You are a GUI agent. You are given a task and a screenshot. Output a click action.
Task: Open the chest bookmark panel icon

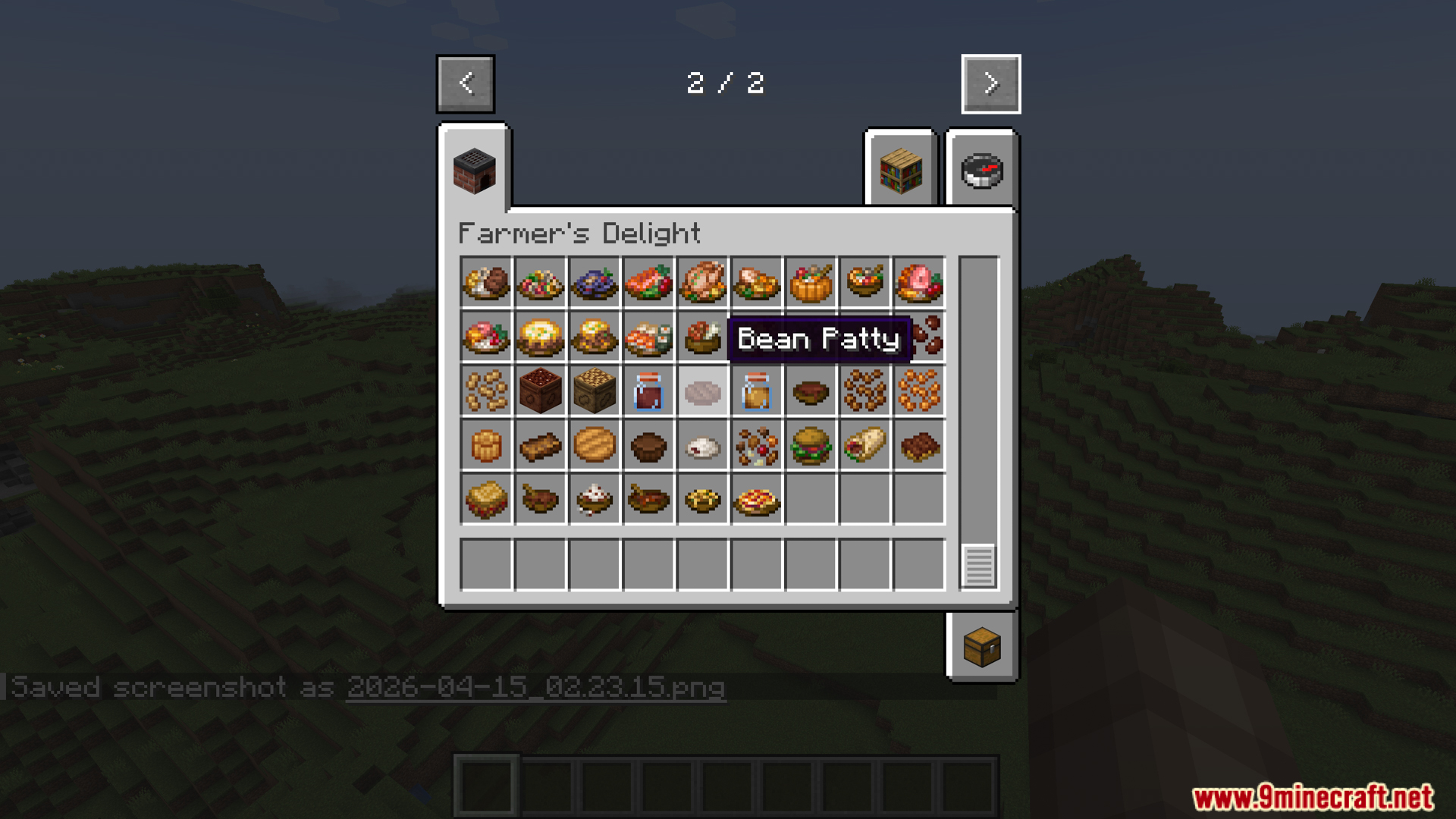(x=981, y=648)
